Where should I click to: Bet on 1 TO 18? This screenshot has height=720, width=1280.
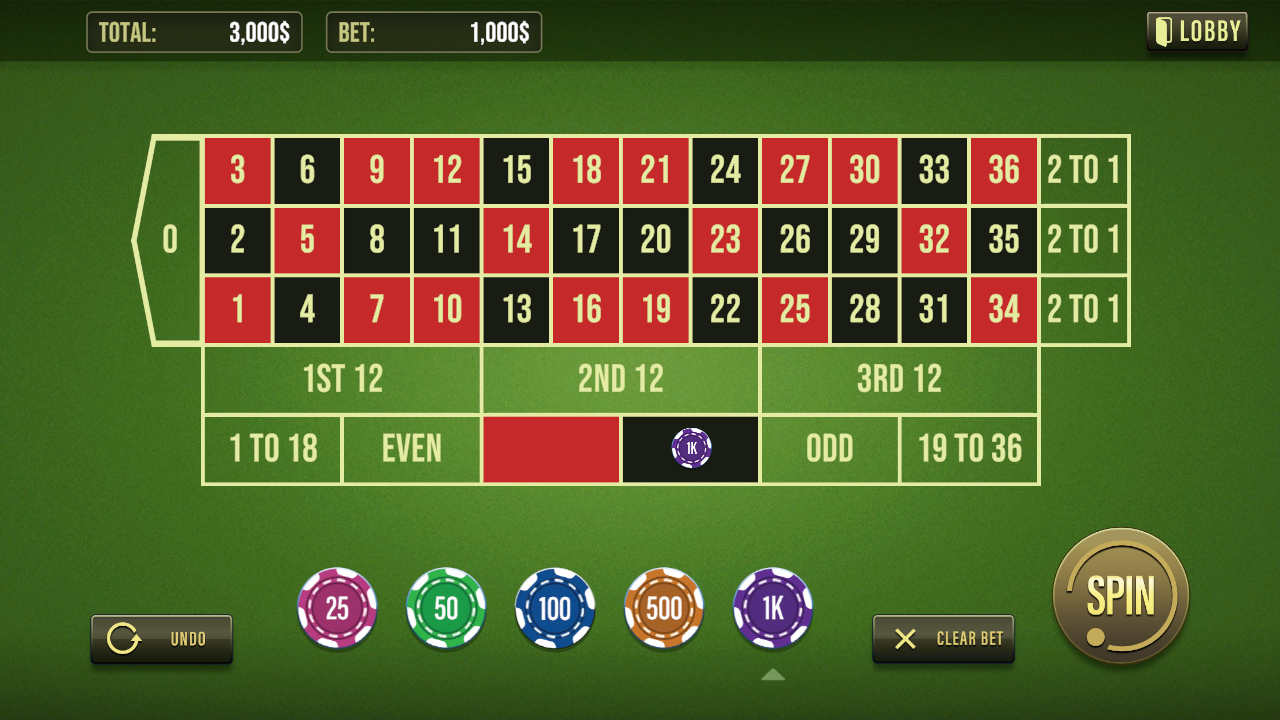[x=273, y=449]
